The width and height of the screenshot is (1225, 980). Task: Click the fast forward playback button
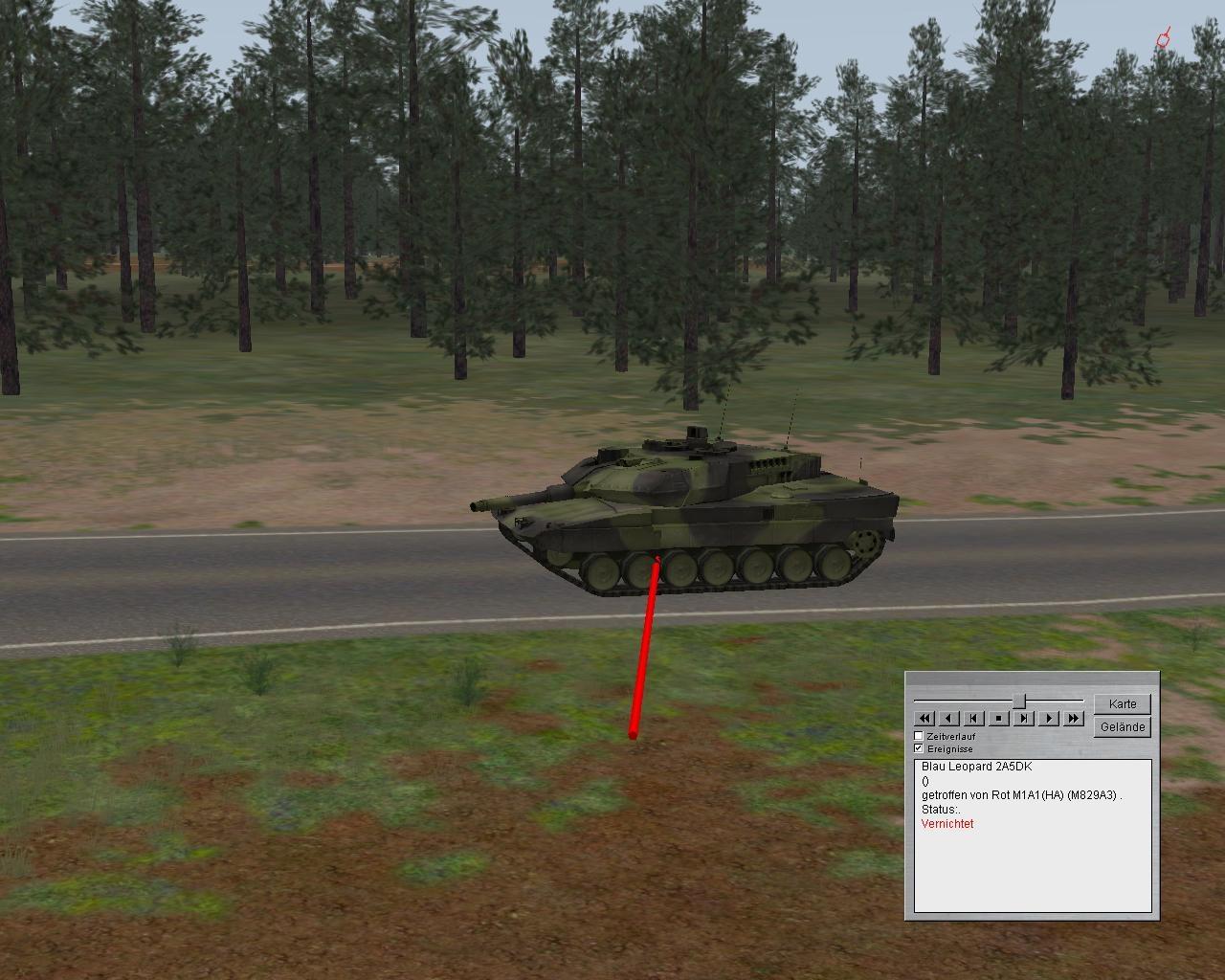click(1074, 718)
